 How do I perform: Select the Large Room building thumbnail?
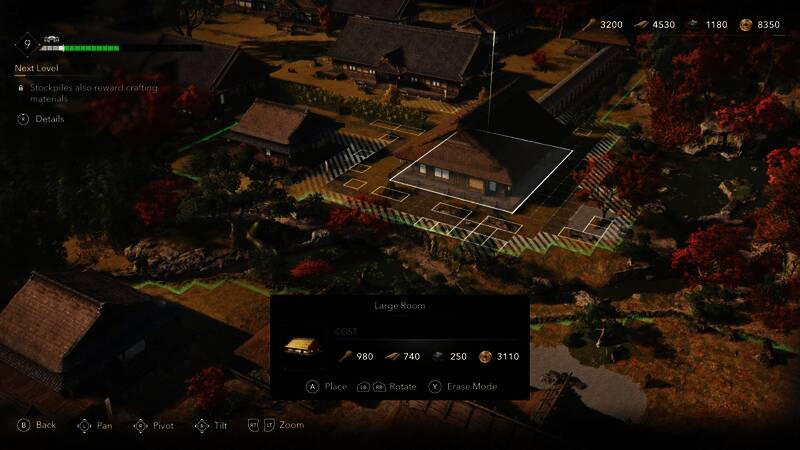click(300, 347)
